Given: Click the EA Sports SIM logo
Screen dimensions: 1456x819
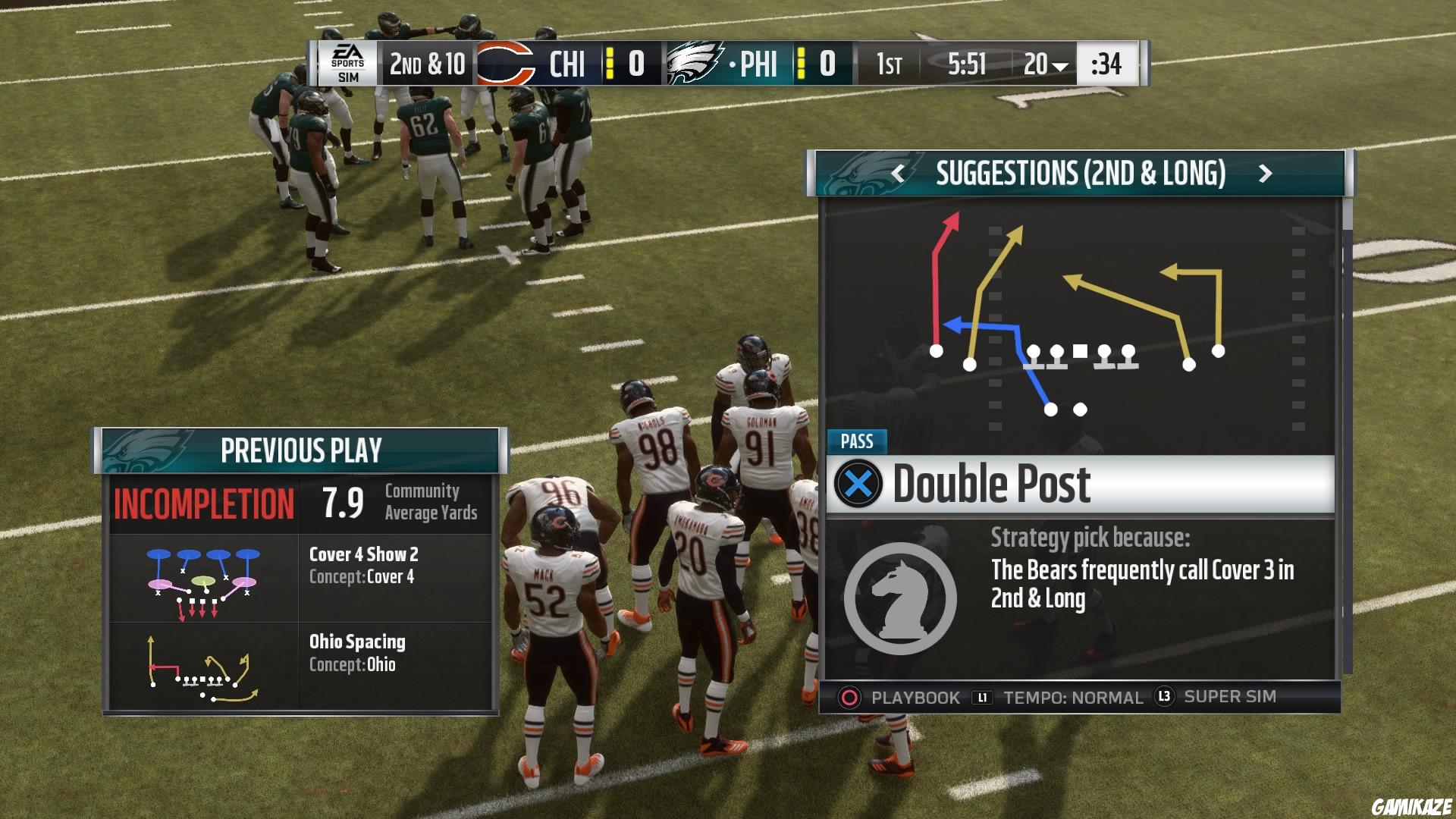Looking at the screenshot, I should point(349,64).
